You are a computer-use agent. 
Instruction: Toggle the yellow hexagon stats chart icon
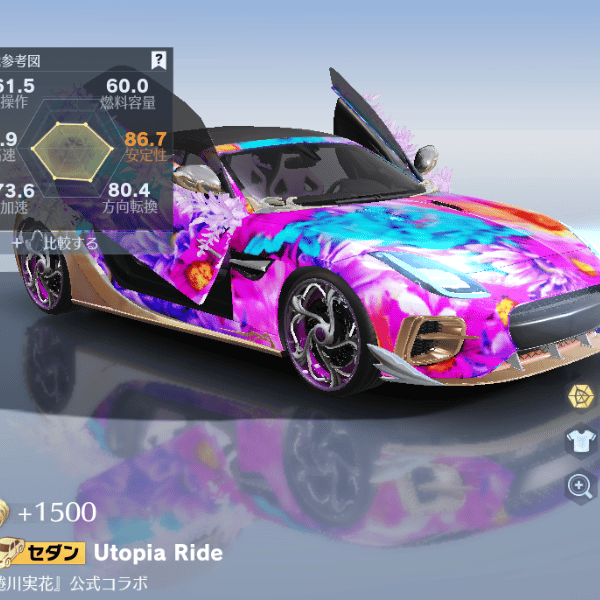(x=580, y=397)
